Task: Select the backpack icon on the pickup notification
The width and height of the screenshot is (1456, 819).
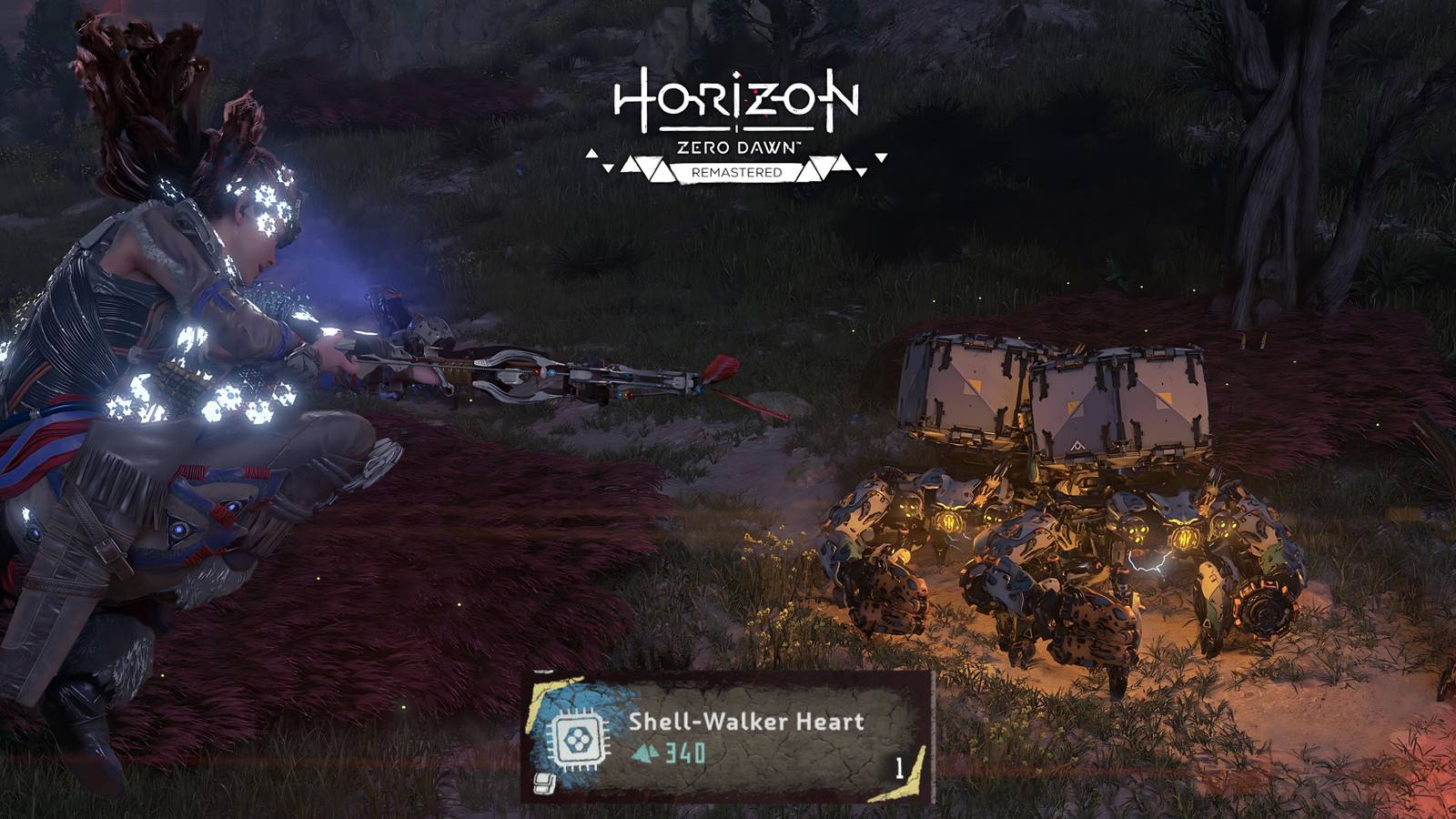Action: click(x=545, y=784)
